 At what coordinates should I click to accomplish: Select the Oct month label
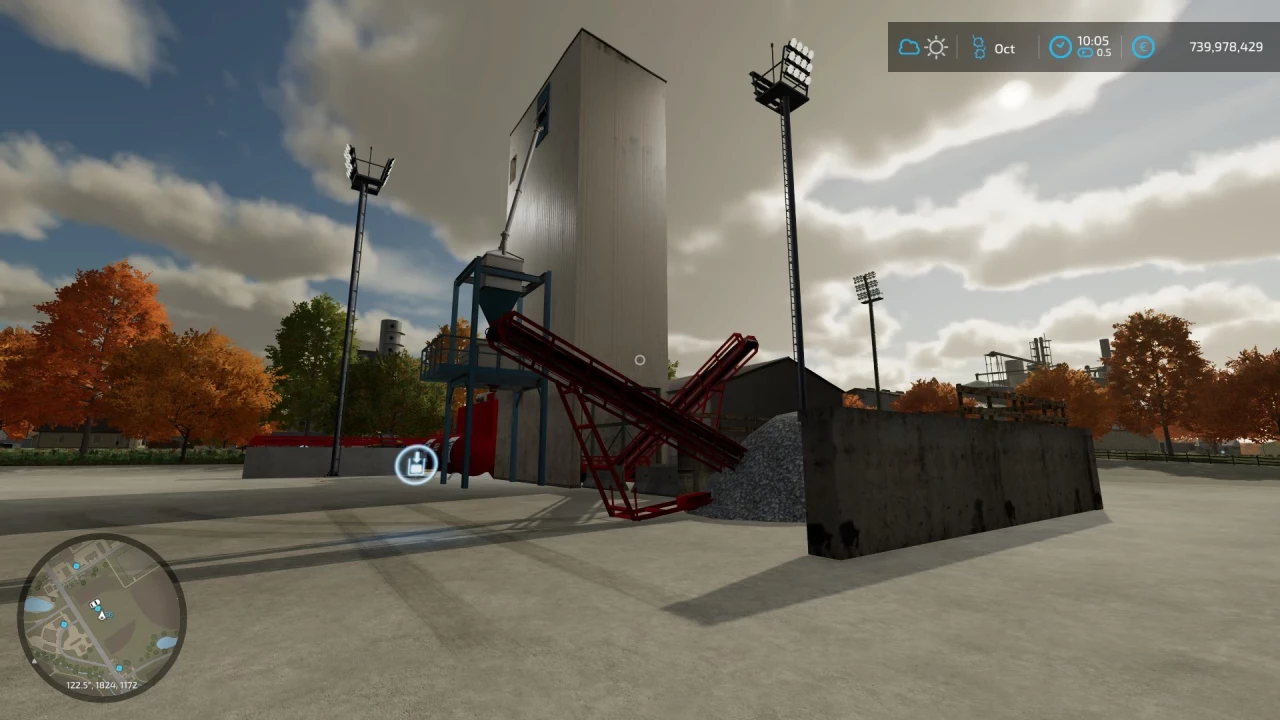pos(1004,47)
